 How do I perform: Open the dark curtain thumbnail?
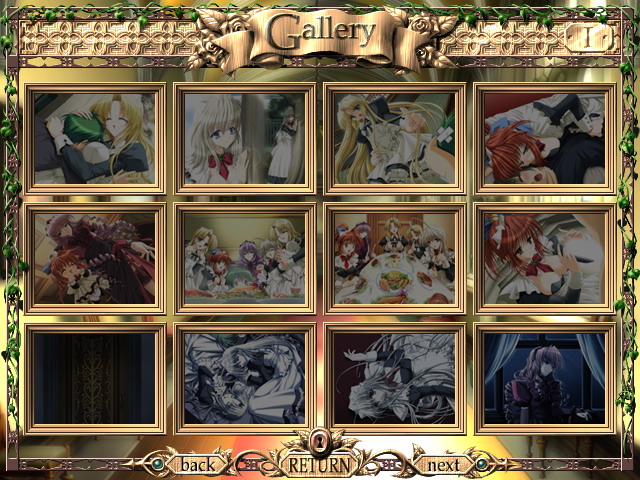95,378
